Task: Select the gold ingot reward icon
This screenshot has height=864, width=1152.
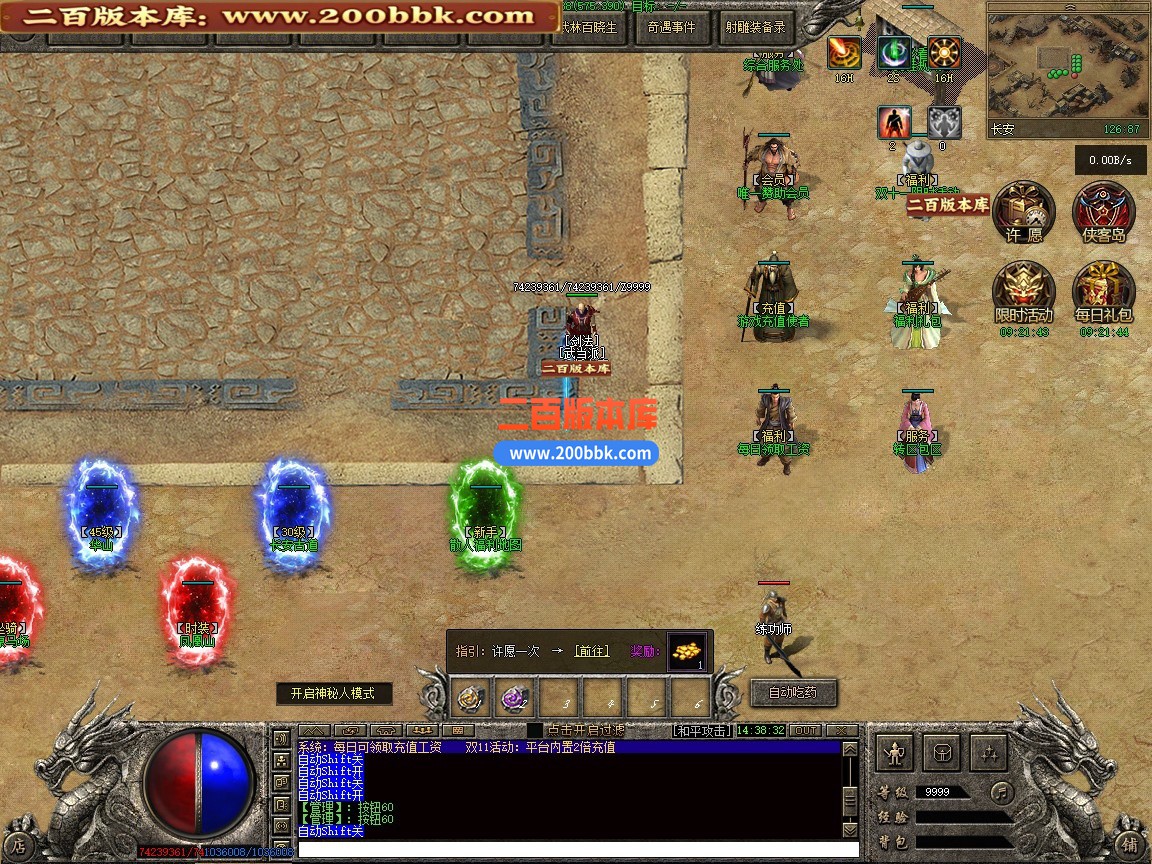Action: 686,651
